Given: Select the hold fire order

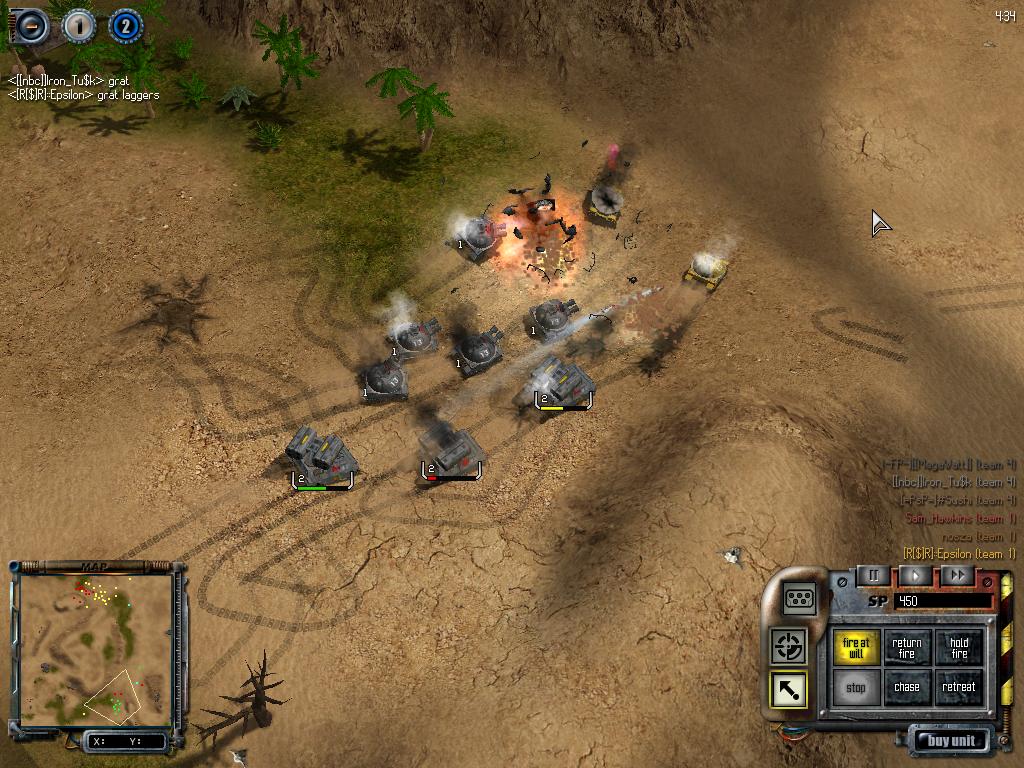Looking at the screenshot, I should click(x=959, y=649).
